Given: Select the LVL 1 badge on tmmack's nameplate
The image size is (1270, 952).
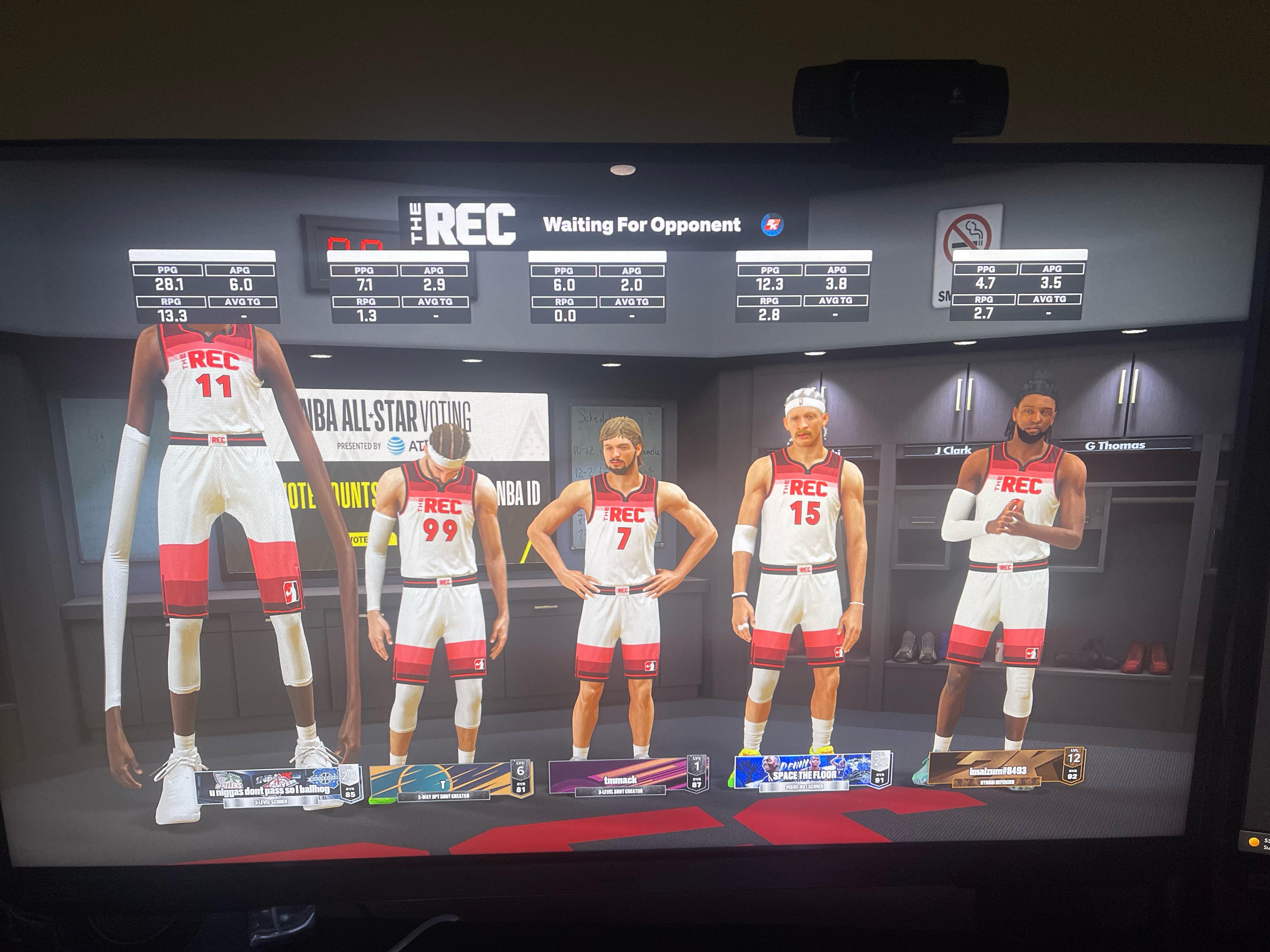Looking at the screenshot, I should (x=698, y=764).
